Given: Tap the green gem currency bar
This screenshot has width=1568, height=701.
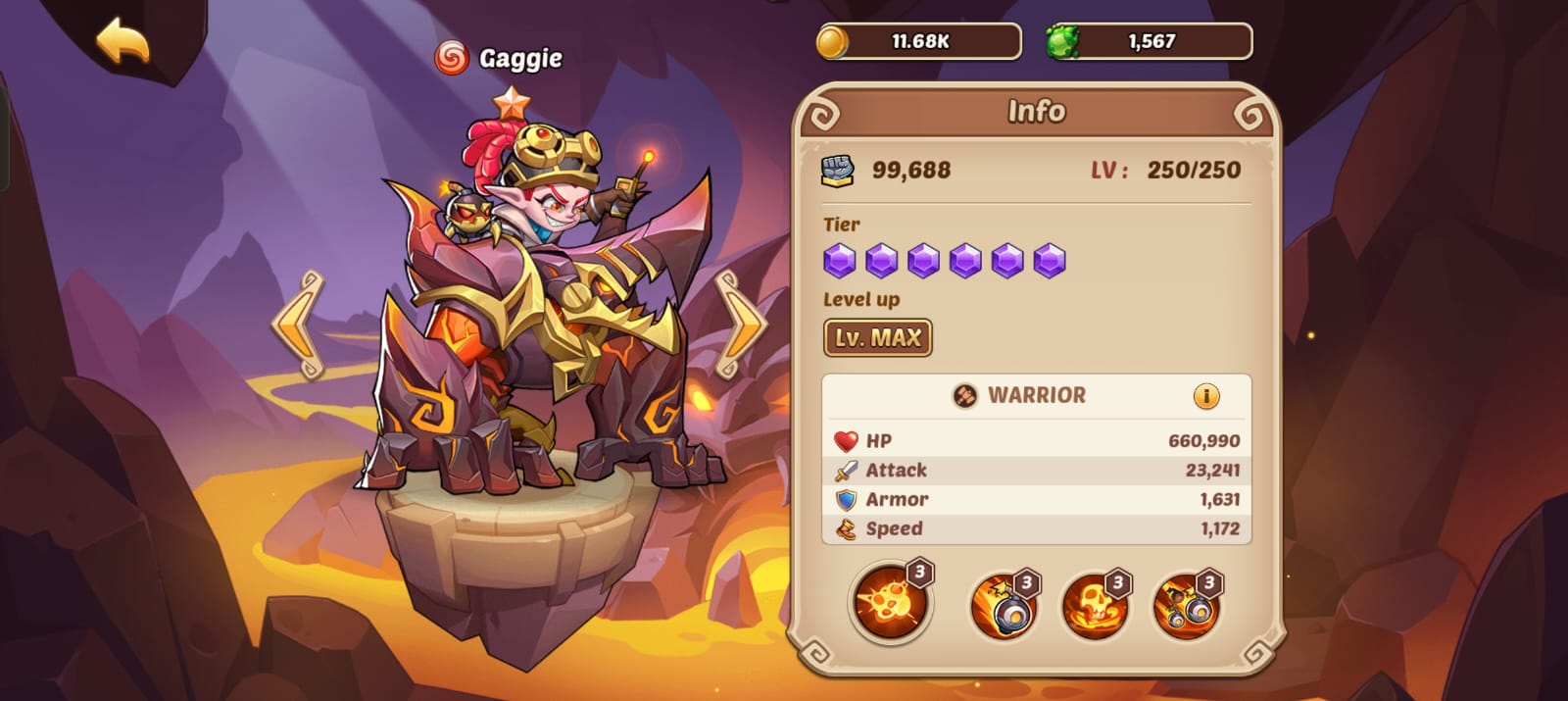Looking at the screenshot, I should (x=1150, y=42).
